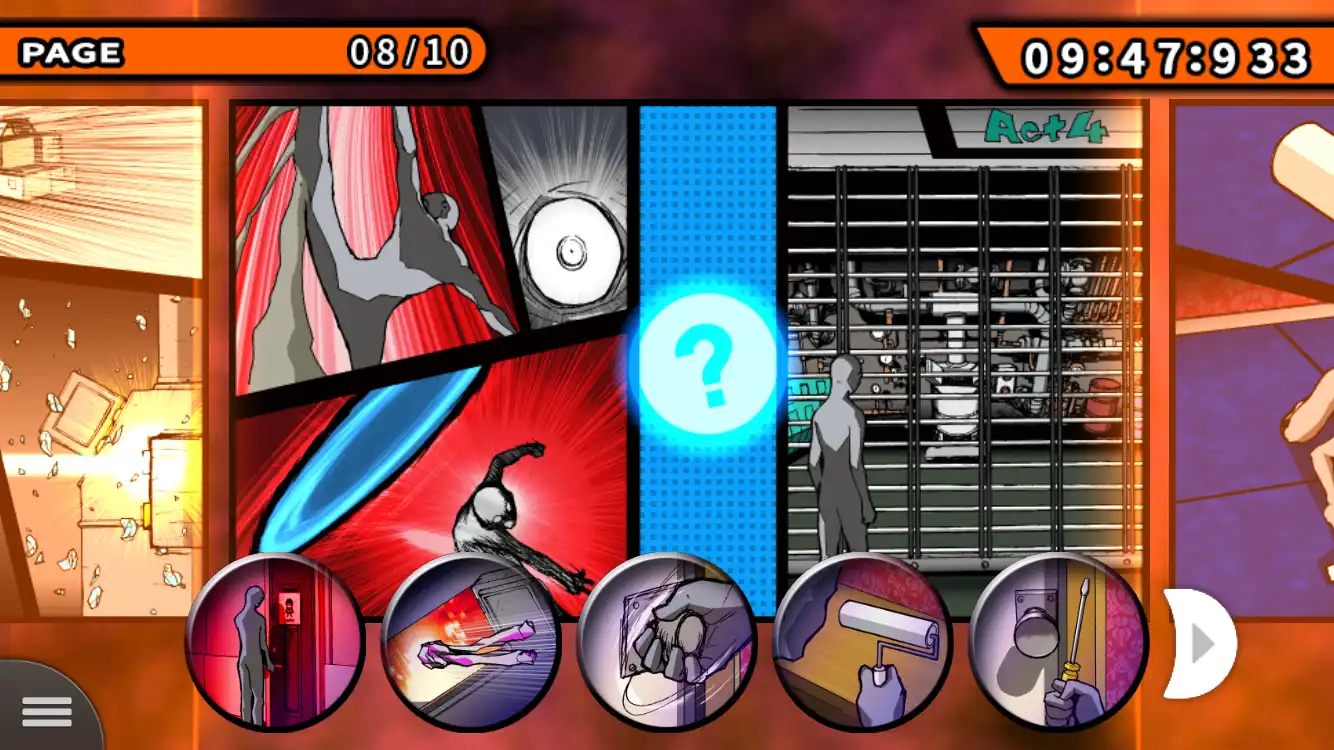This screenshot has height=750, width=1334.
Task: Open the hamburger menu in the corner
Action: click(x=47, y=710)
